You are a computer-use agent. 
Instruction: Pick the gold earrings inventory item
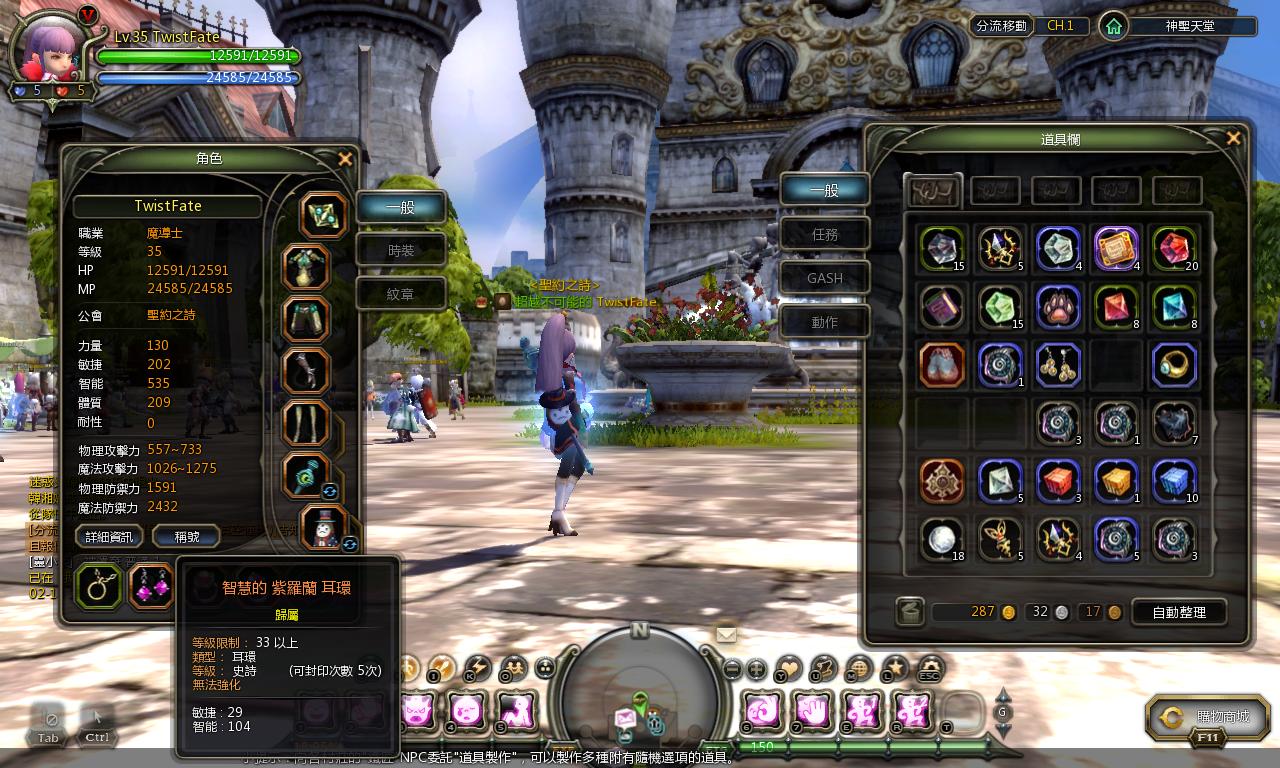point(1057,365)
